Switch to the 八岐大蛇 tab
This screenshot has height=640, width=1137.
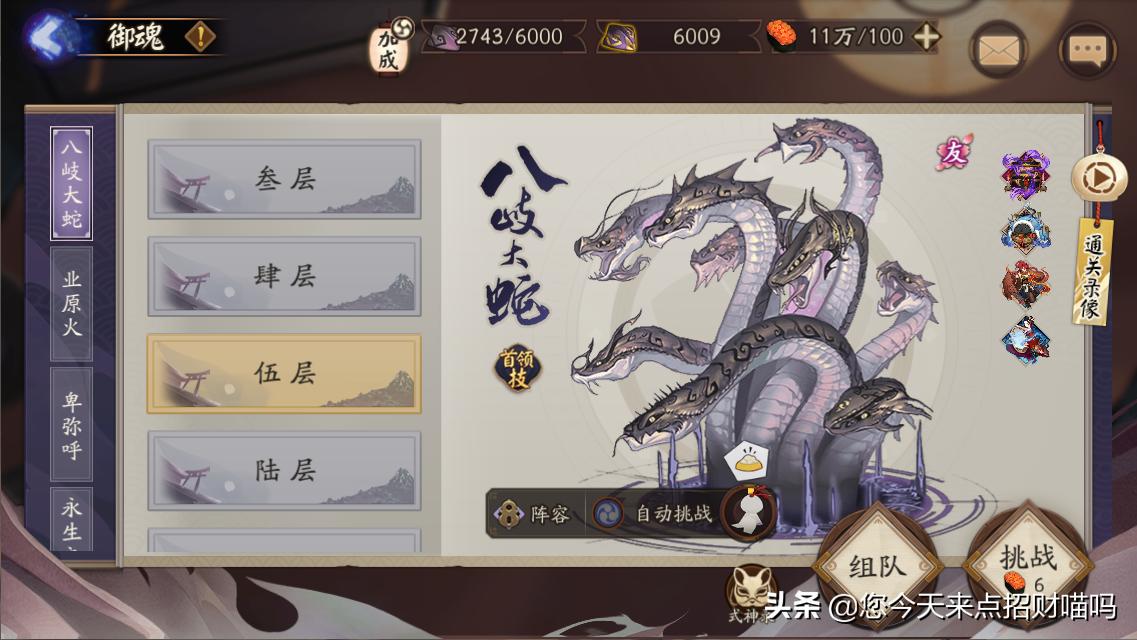click(x=72, y=183)
